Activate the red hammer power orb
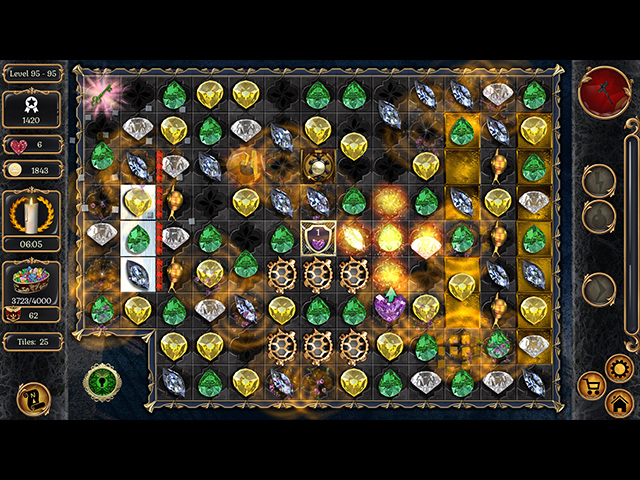Screen dimensions: 640x480 (x=604, y=92)
